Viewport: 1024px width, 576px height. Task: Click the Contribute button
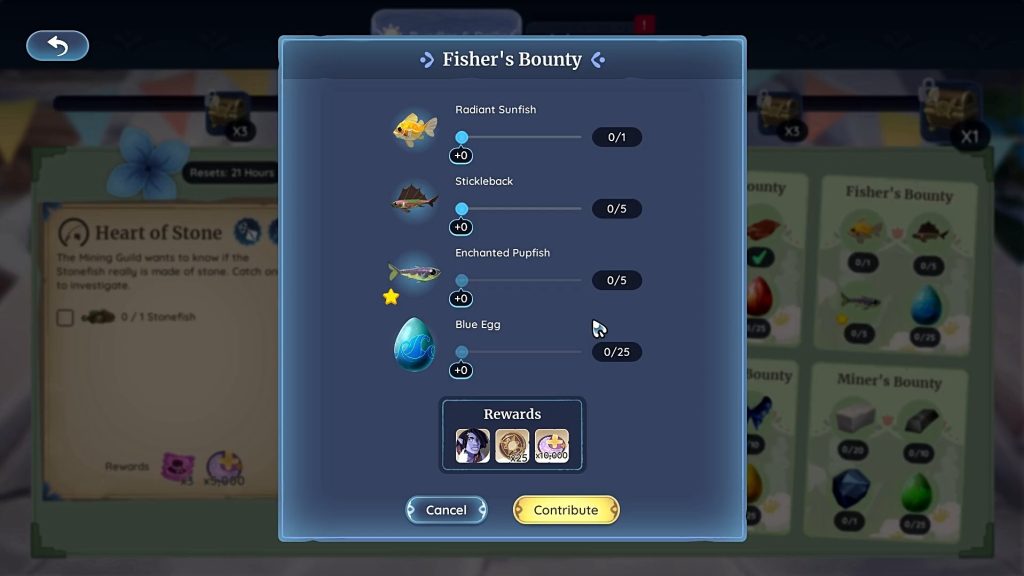pyautogui.click(x=566, y=510)
